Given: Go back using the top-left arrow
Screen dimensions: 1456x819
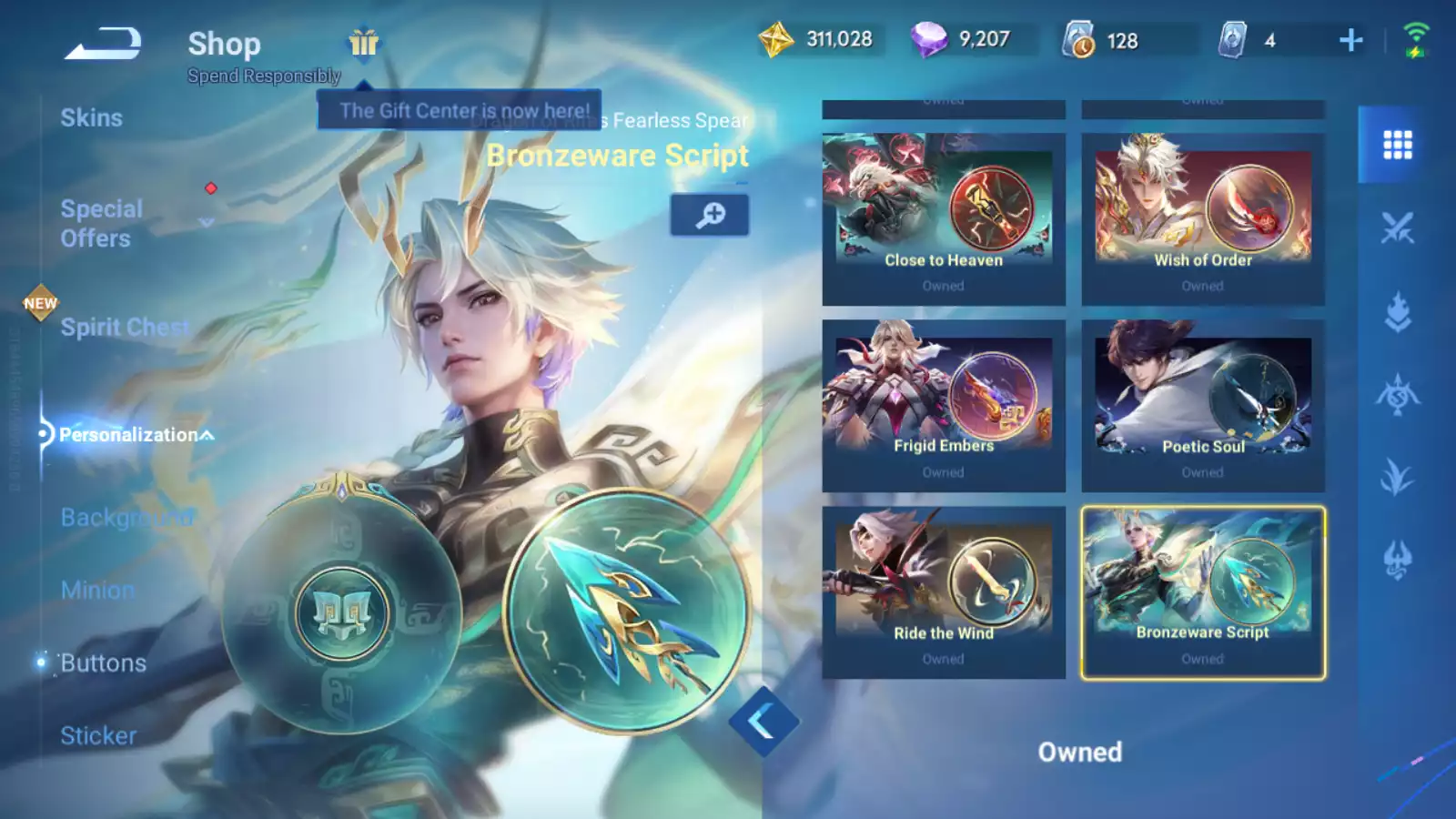Looking at the screenshot, I should click(x=102, y=43).
